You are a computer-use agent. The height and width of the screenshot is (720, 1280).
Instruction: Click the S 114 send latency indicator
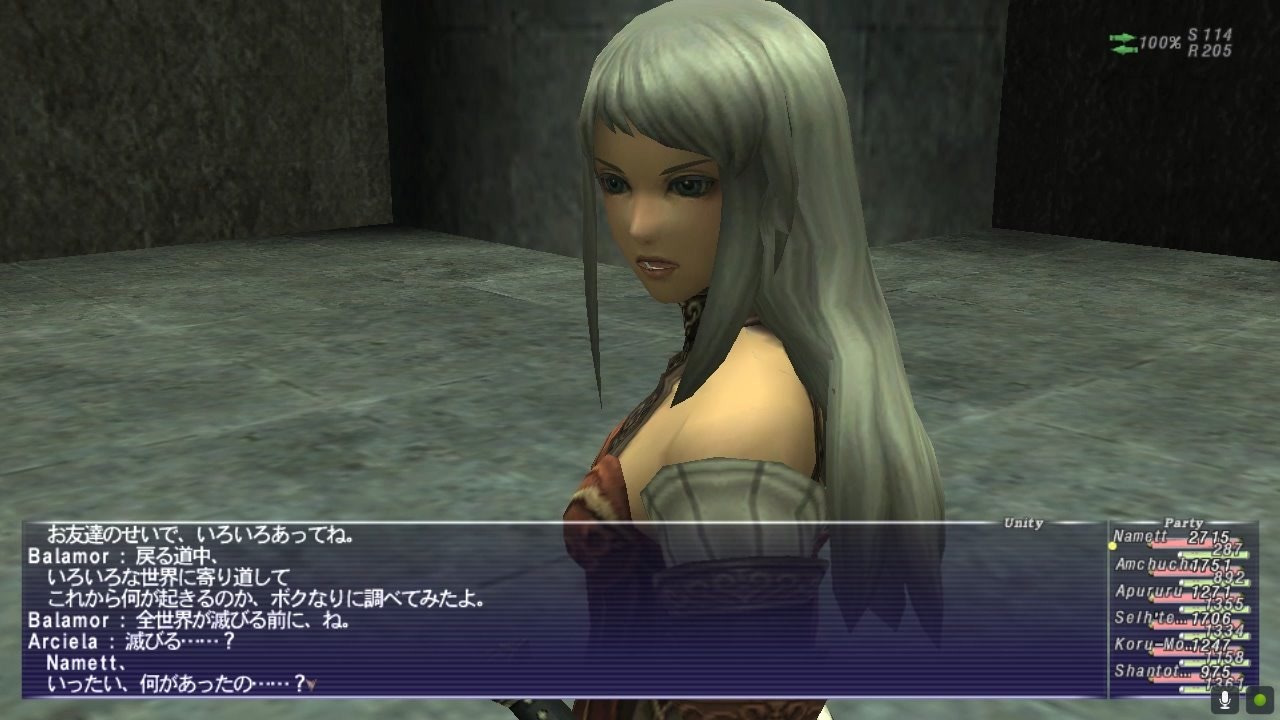(1212, 33)
